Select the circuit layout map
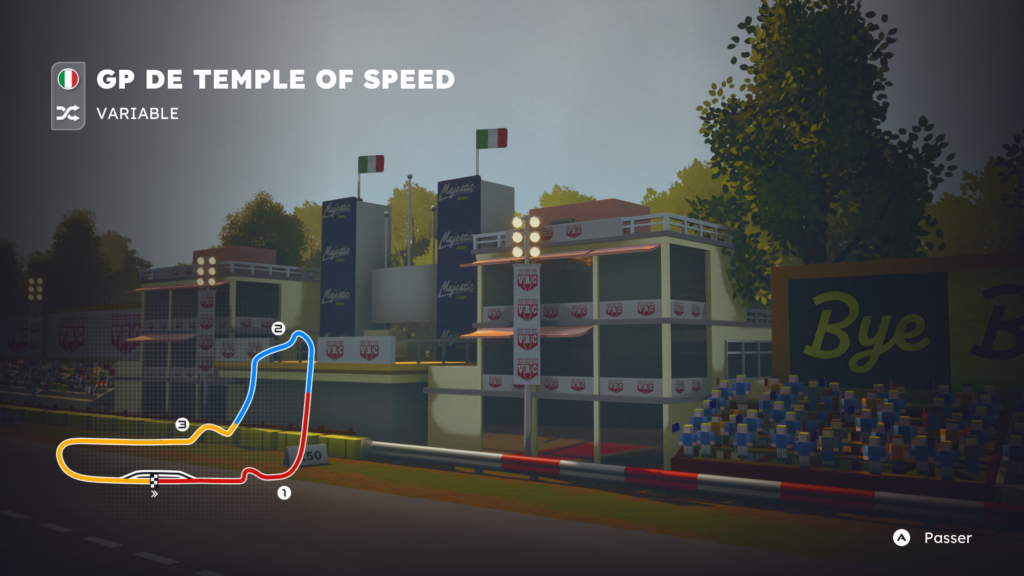The image size is (1024, 576). (x=188, y=412)
